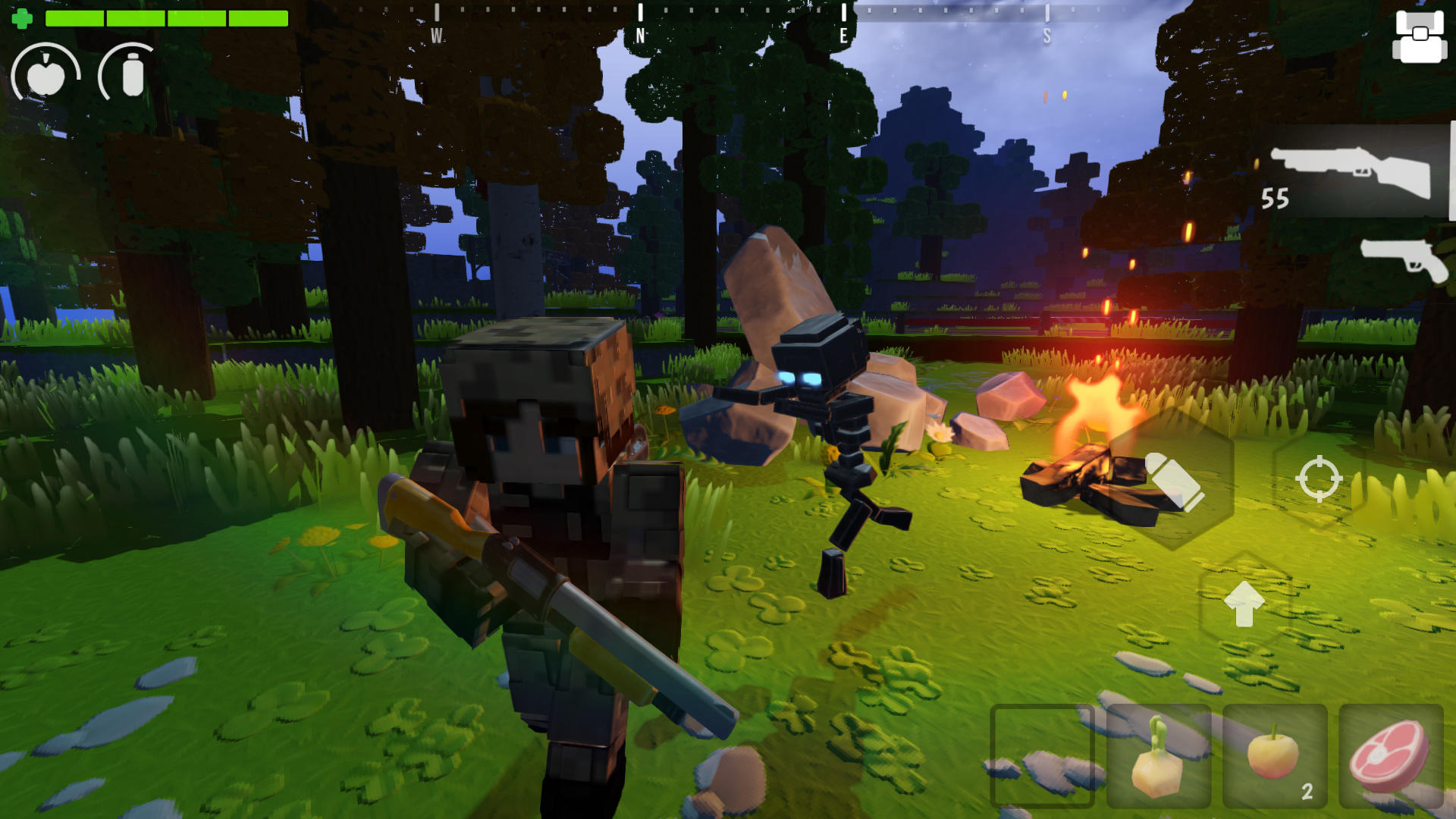
Task: Tap the N marker on the compass
Action: (641, 23)
